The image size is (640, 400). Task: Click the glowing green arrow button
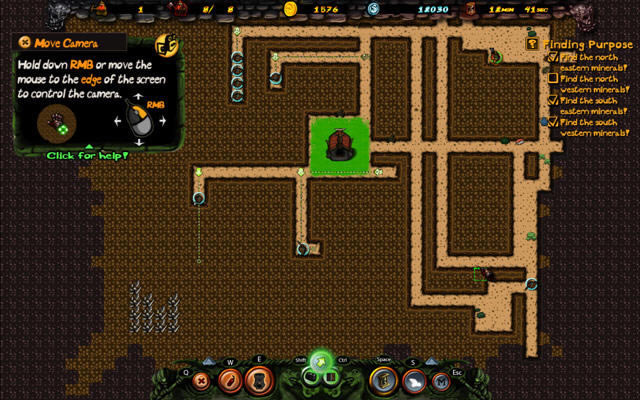[x=320, y=361]
